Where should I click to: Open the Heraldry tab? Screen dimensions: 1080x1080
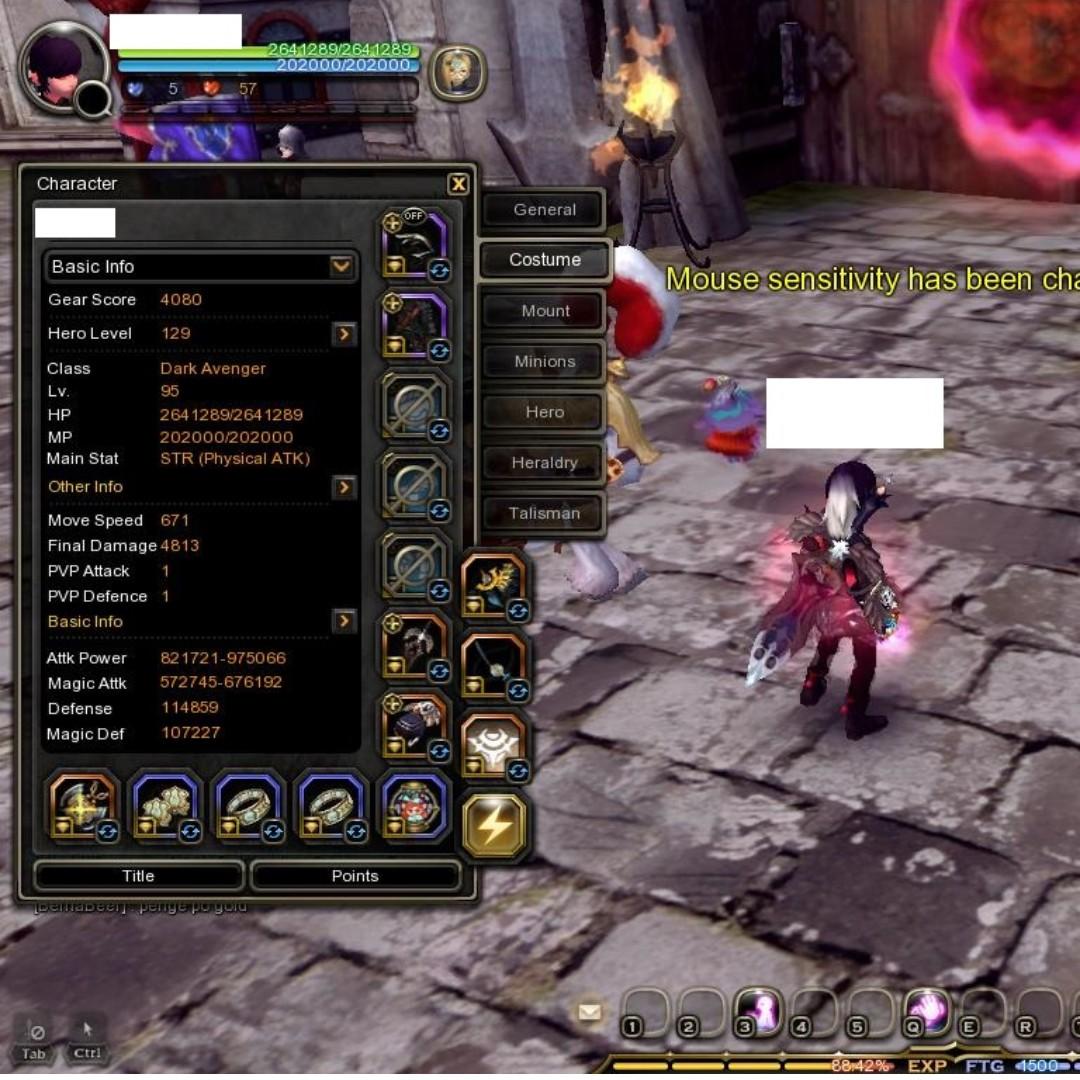click(x=544, y=463)
